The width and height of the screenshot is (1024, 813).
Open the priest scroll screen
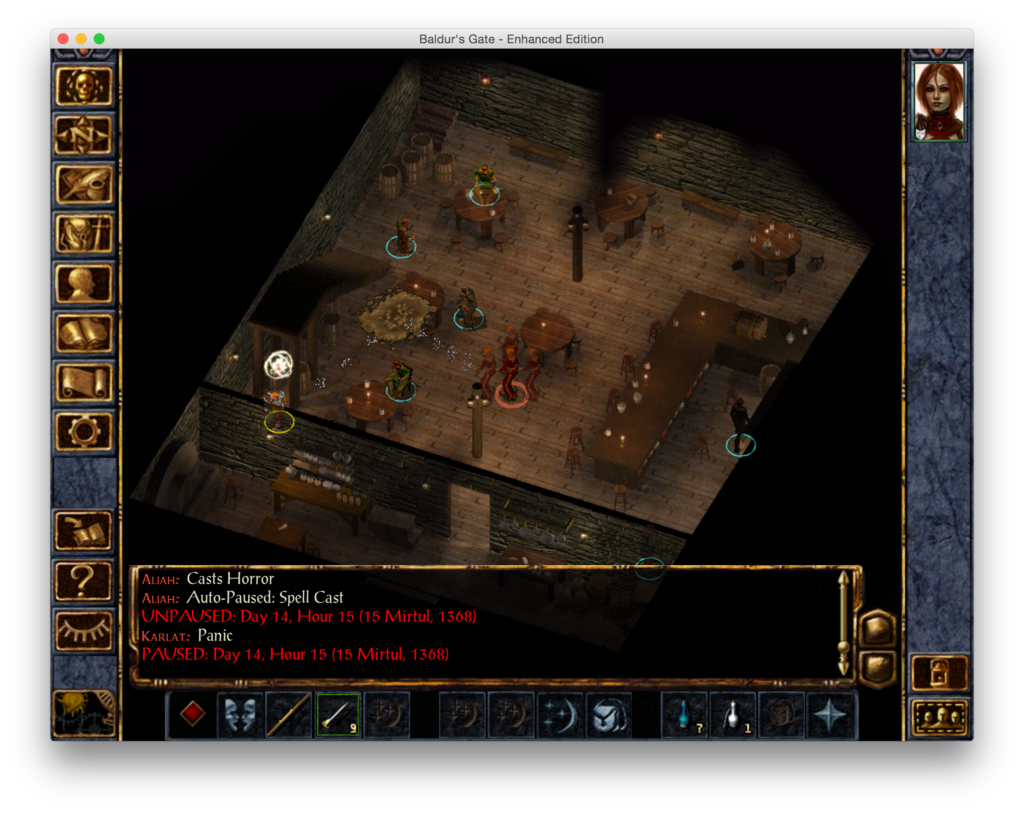click(x=84, y=382)
